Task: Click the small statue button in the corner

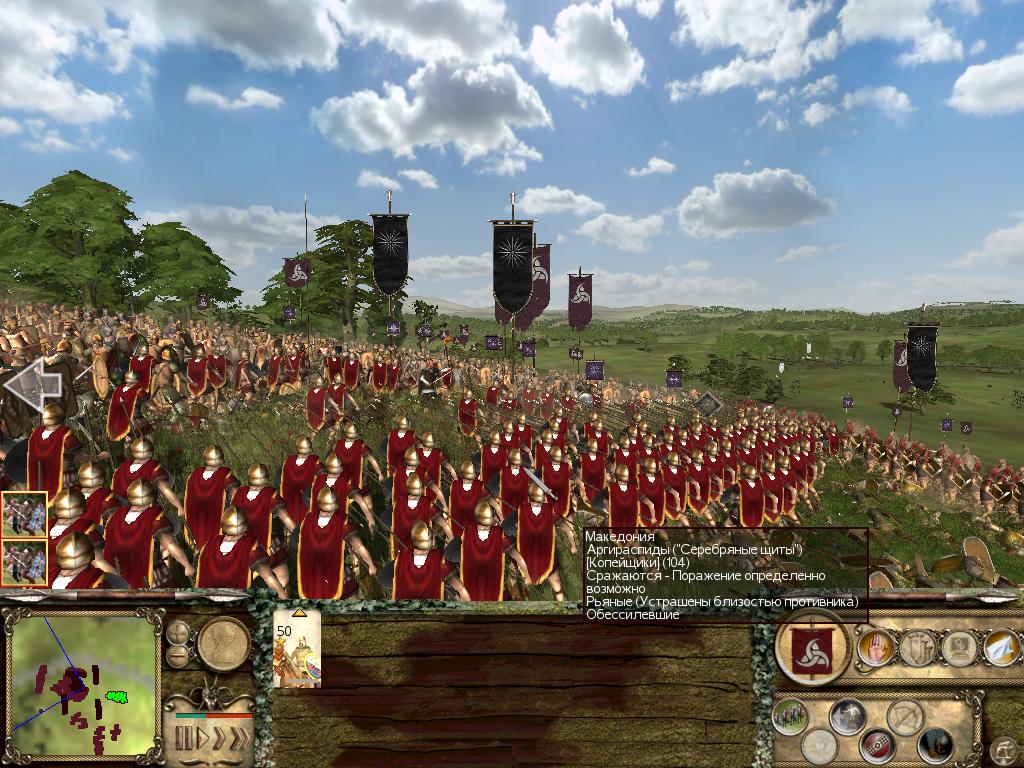Action: 1001,748
